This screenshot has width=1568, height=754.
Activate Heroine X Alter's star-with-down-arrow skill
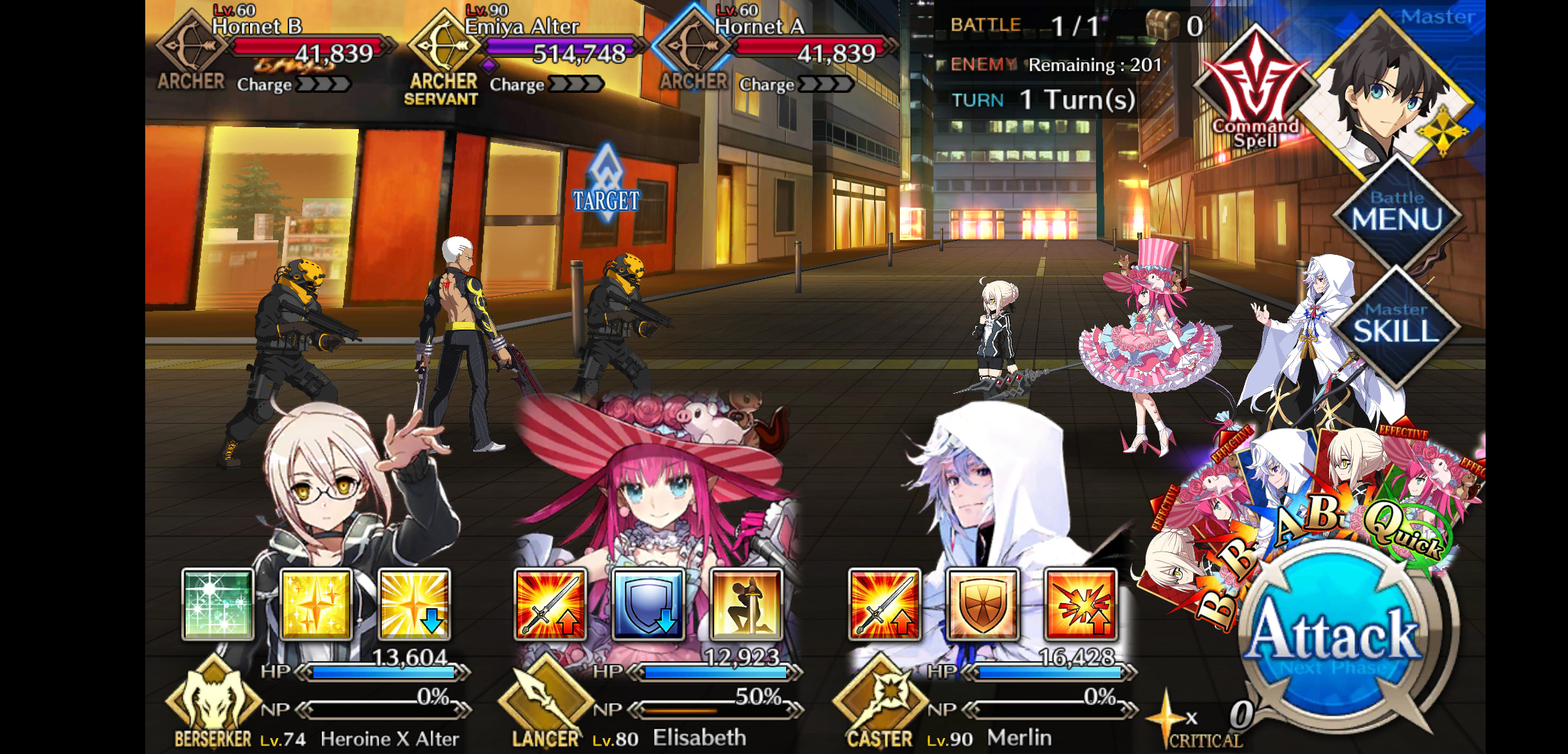(415, 605)
